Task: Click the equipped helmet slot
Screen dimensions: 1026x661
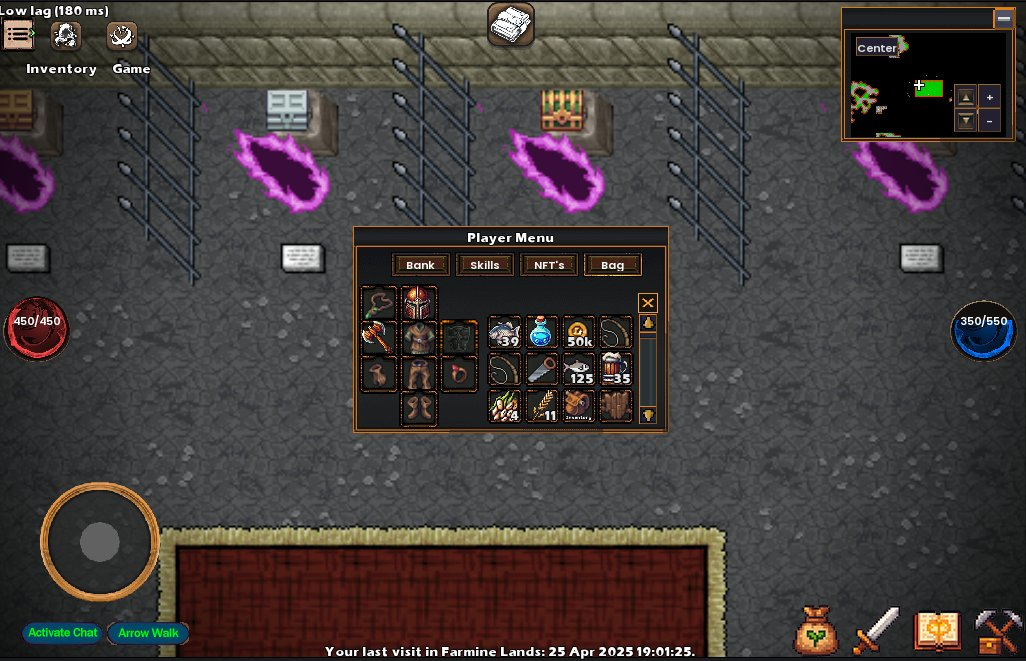Action: point(419,303)
